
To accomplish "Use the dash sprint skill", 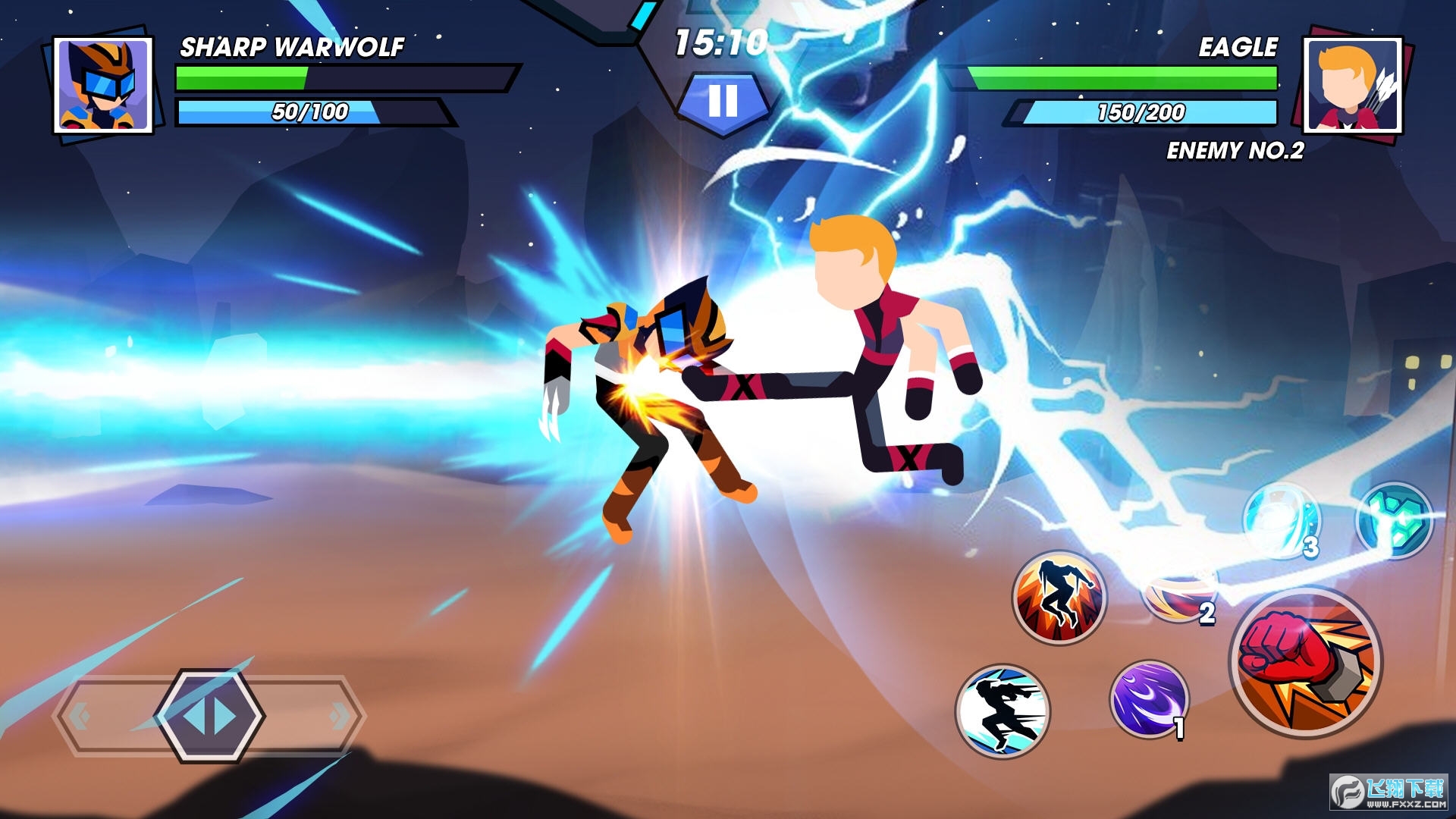I will [1003, 711].
